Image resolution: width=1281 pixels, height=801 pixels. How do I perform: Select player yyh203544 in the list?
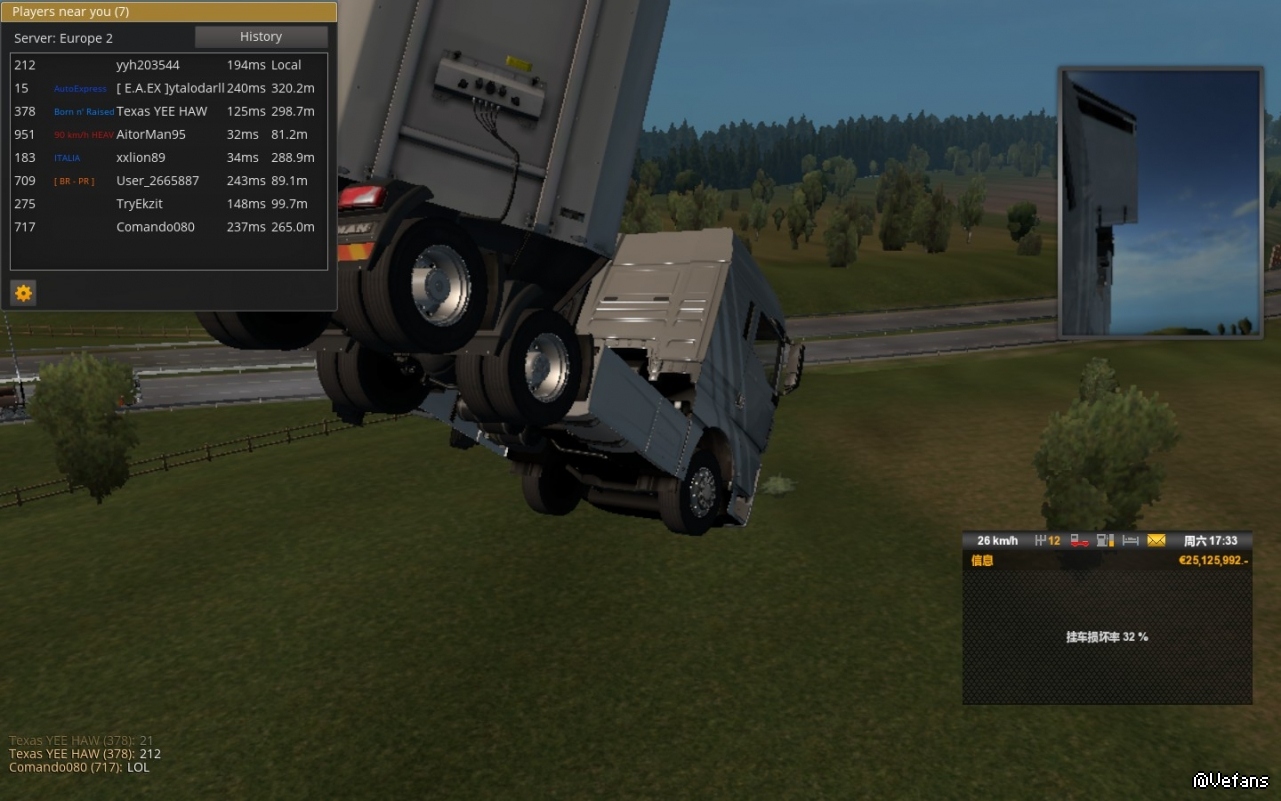(148, 65)
